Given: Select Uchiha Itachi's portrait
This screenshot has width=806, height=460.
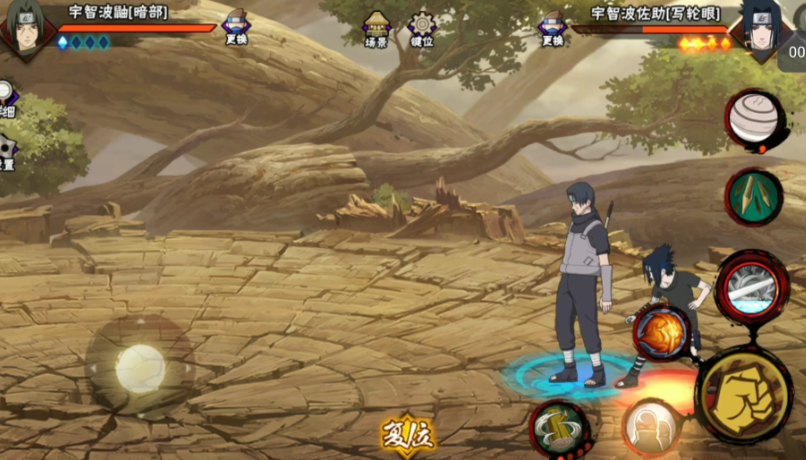Looking at the screenshot, I should tap(25, 27).
